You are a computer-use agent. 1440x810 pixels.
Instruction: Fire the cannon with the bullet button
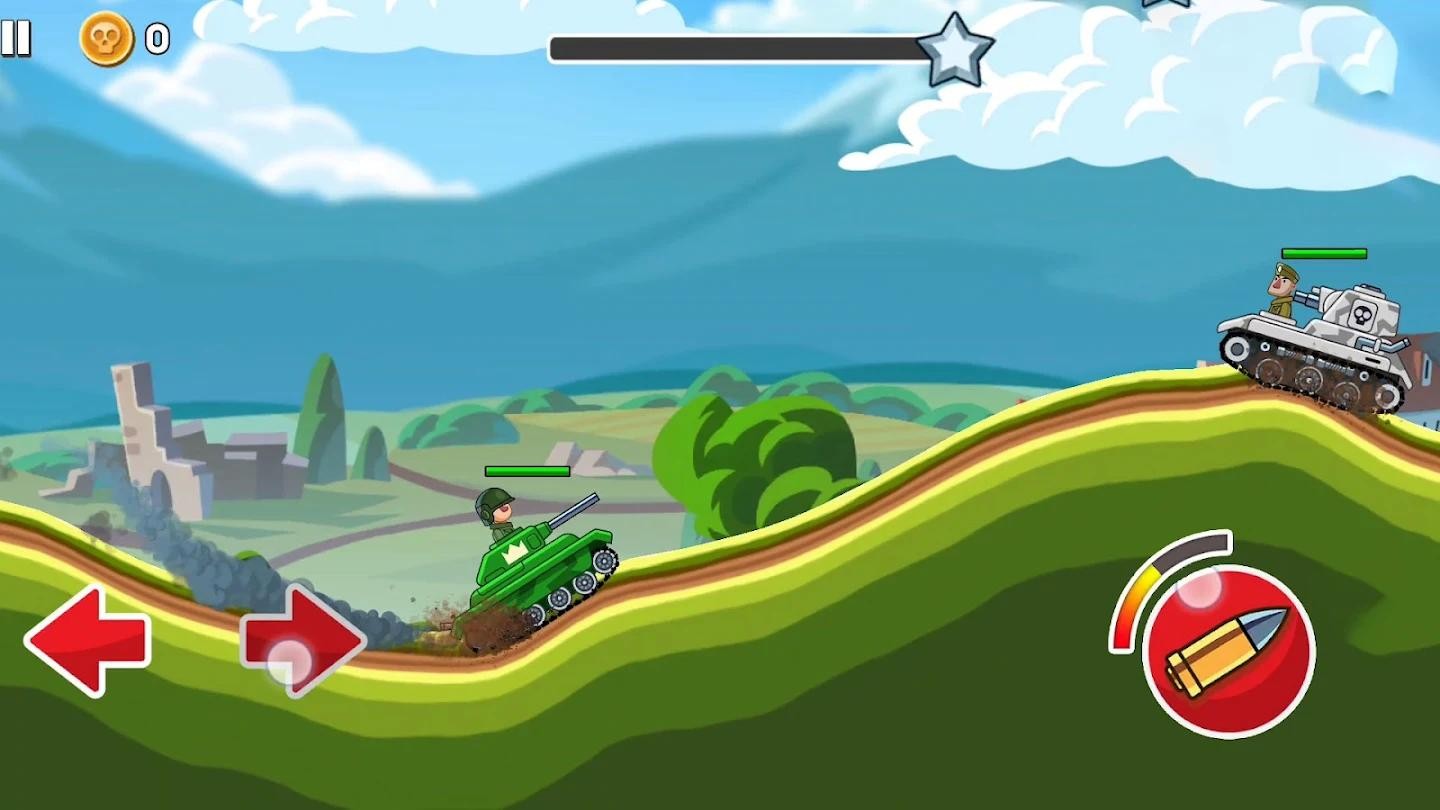pyautogui.click(x=1228, y=652)
